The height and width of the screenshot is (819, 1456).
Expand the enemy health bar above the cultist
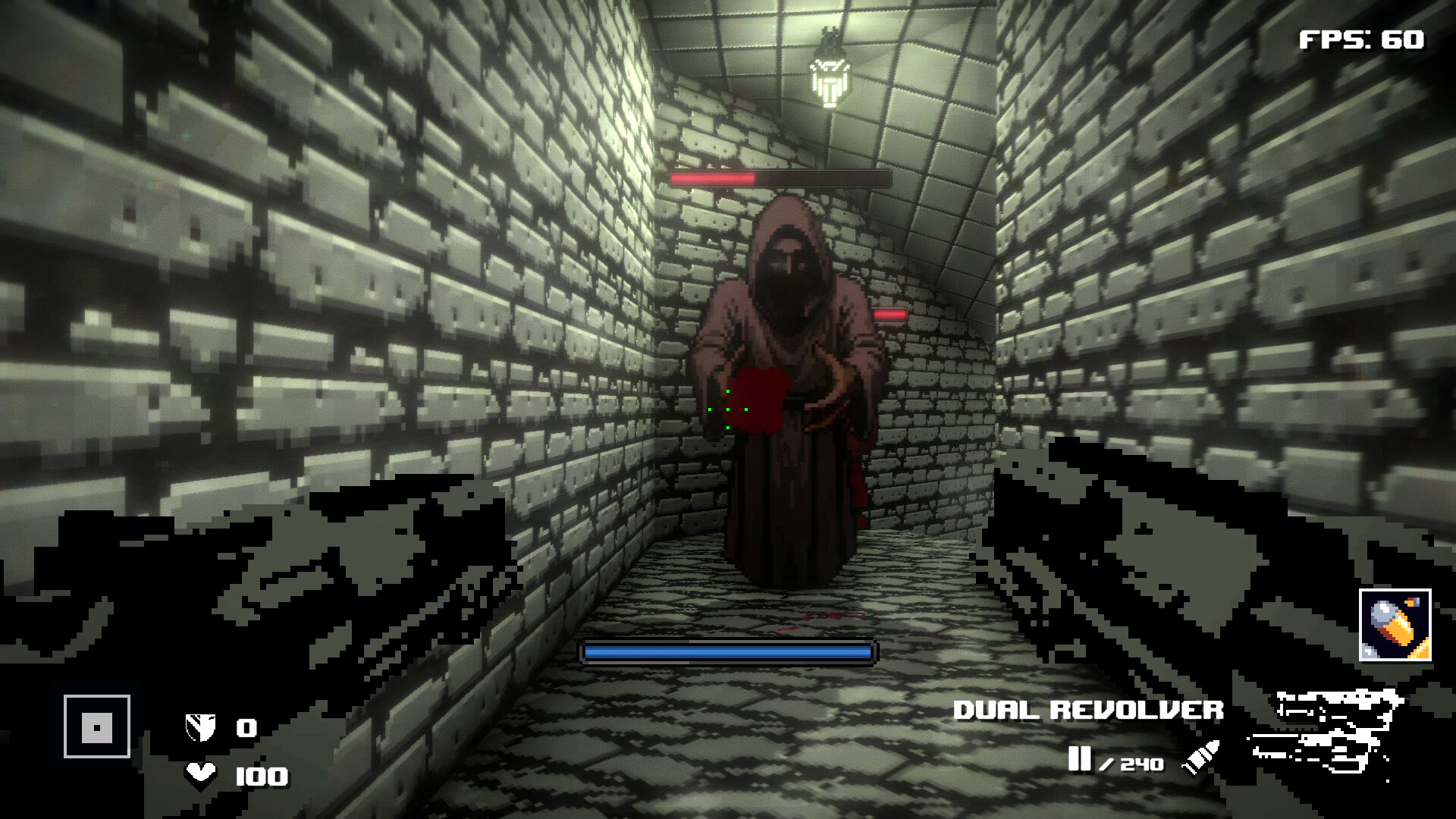point(781,178)
